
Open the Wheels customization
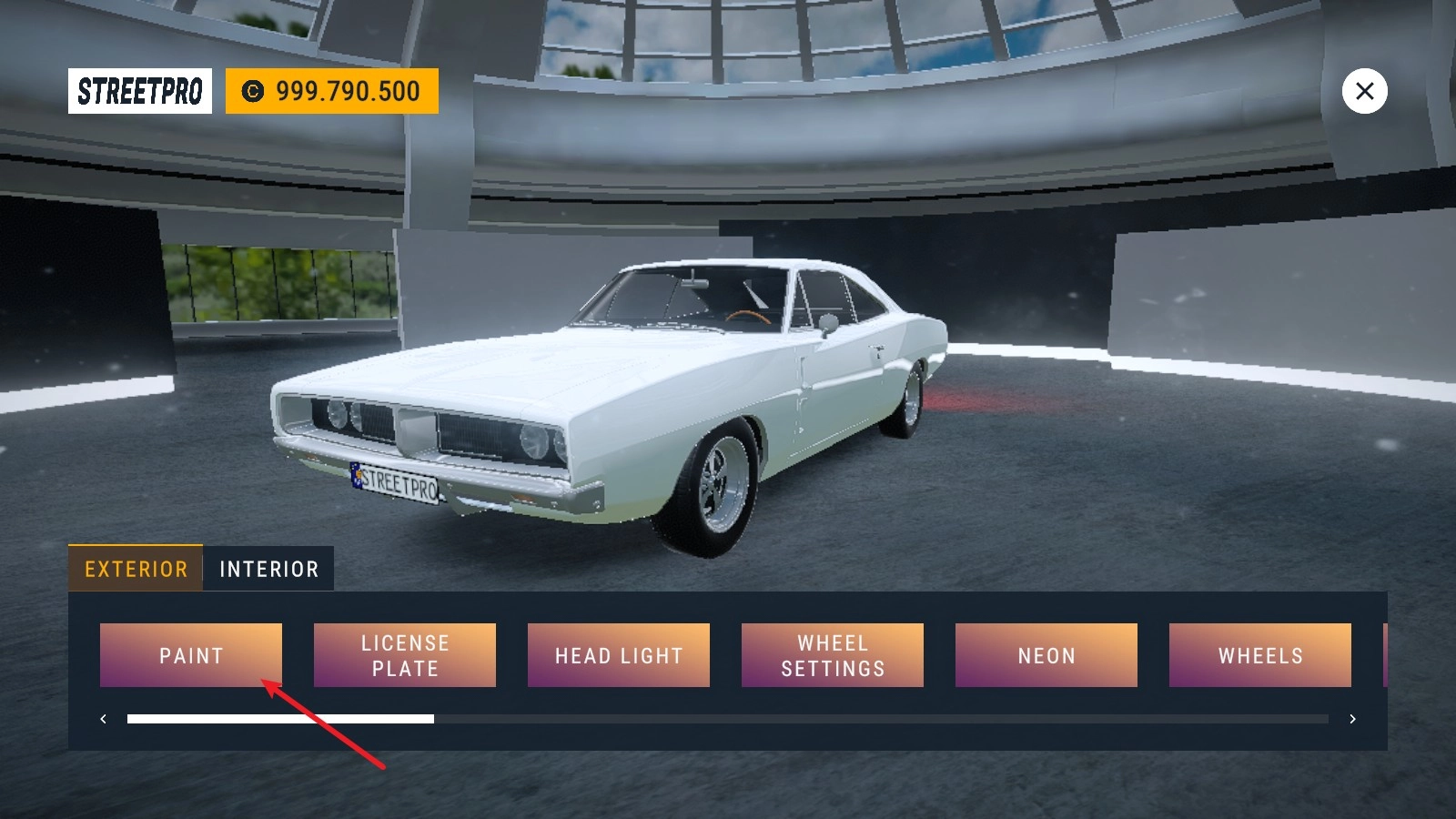click(1260, 655)
